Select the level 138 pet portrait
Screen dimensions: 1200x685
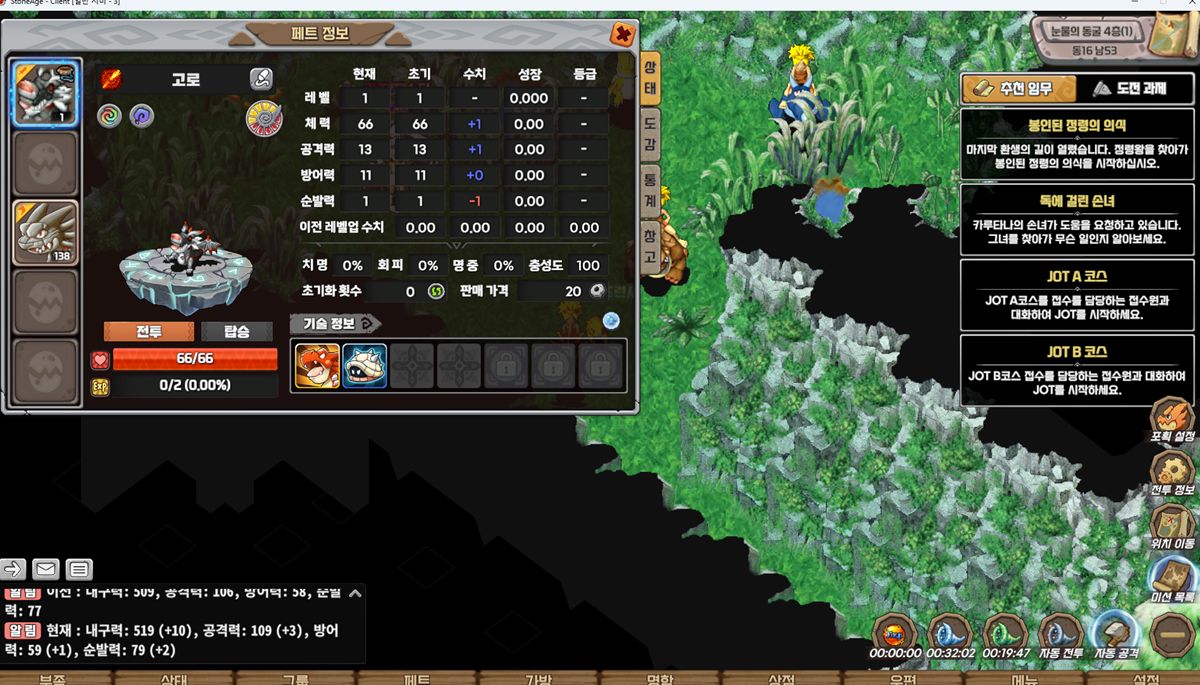pyautogui.click(x=46, y=233)
